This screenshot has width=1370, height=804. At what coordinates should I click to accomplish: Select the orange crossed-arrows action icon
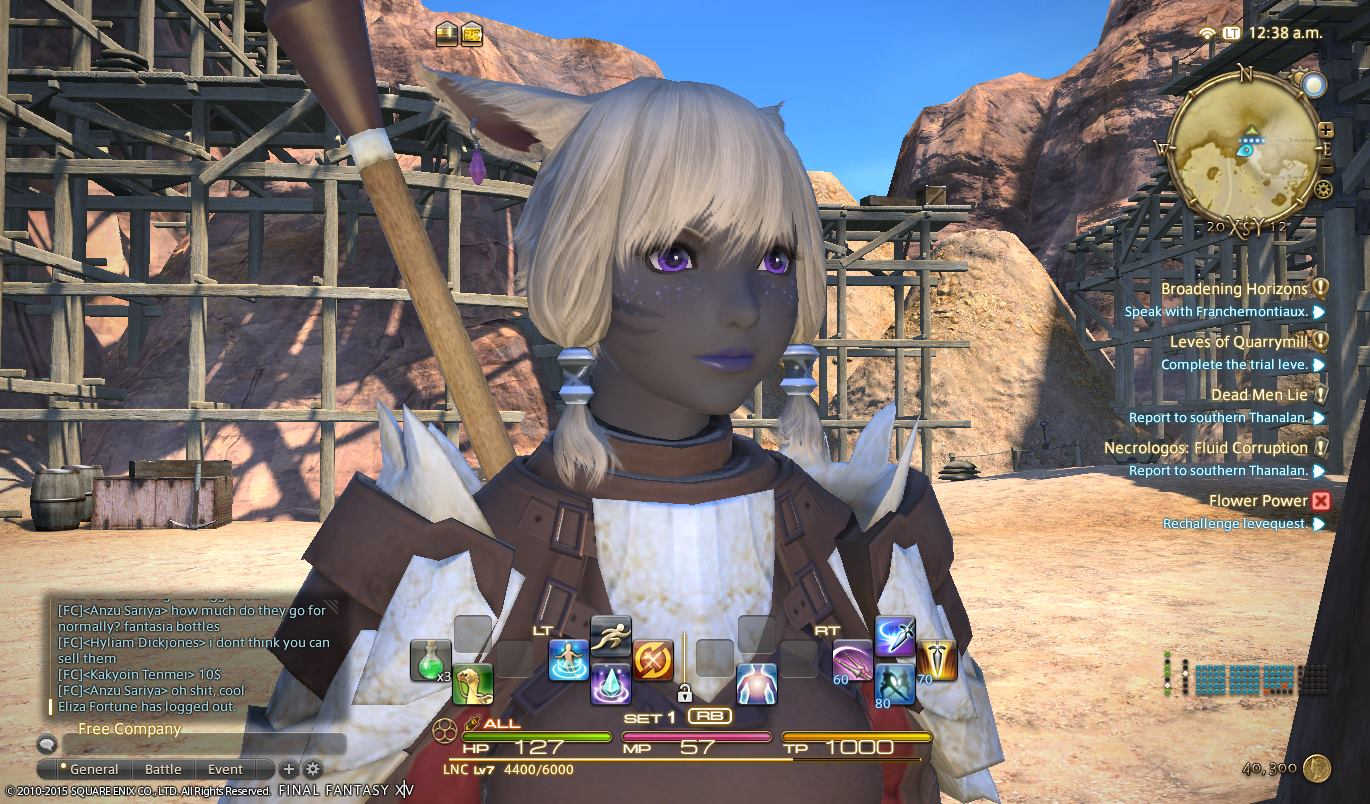pyautogui.click(x=652, y=660)
